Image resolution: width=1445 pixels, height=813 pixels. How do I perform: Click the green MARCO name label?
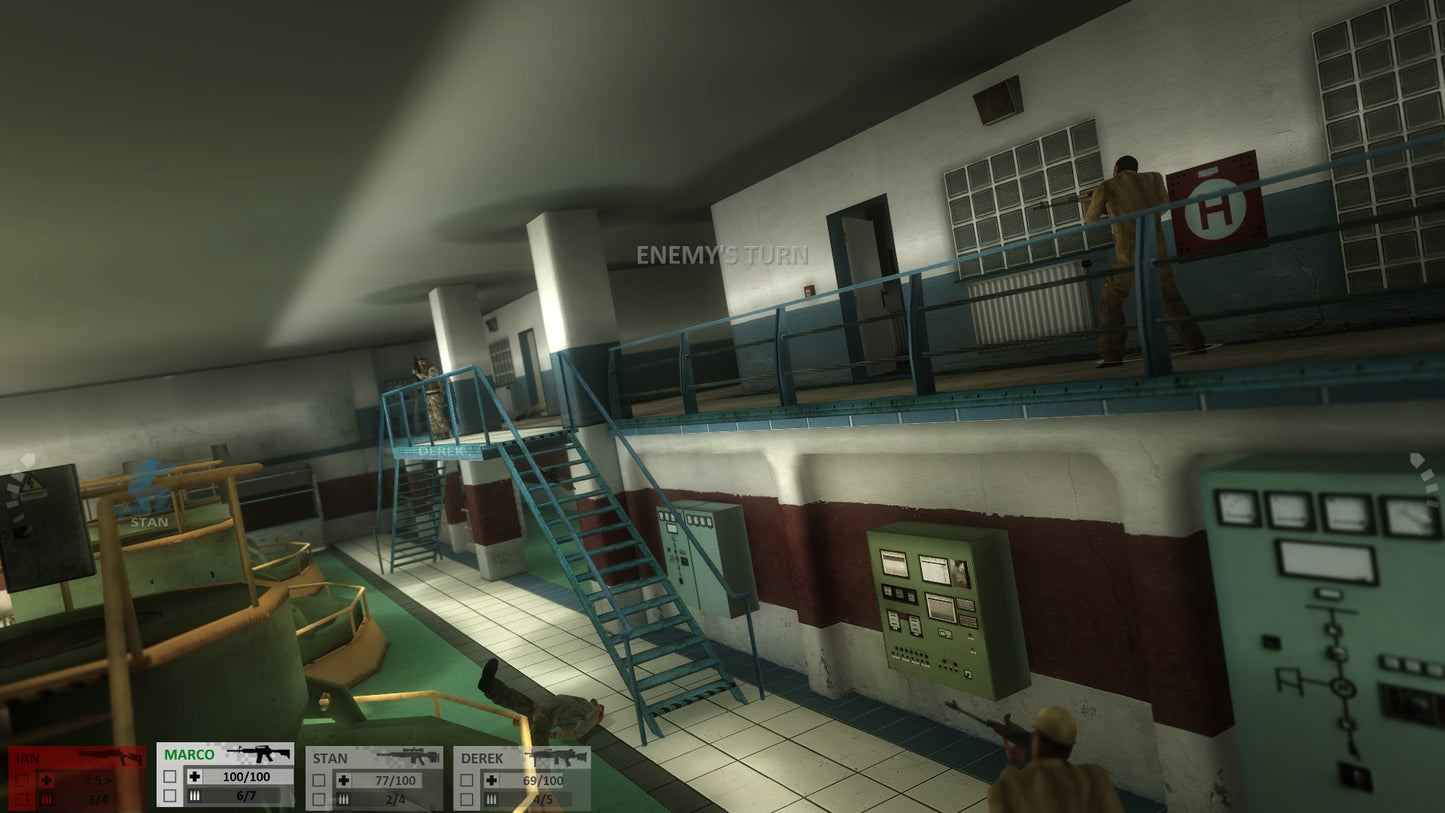189,754
